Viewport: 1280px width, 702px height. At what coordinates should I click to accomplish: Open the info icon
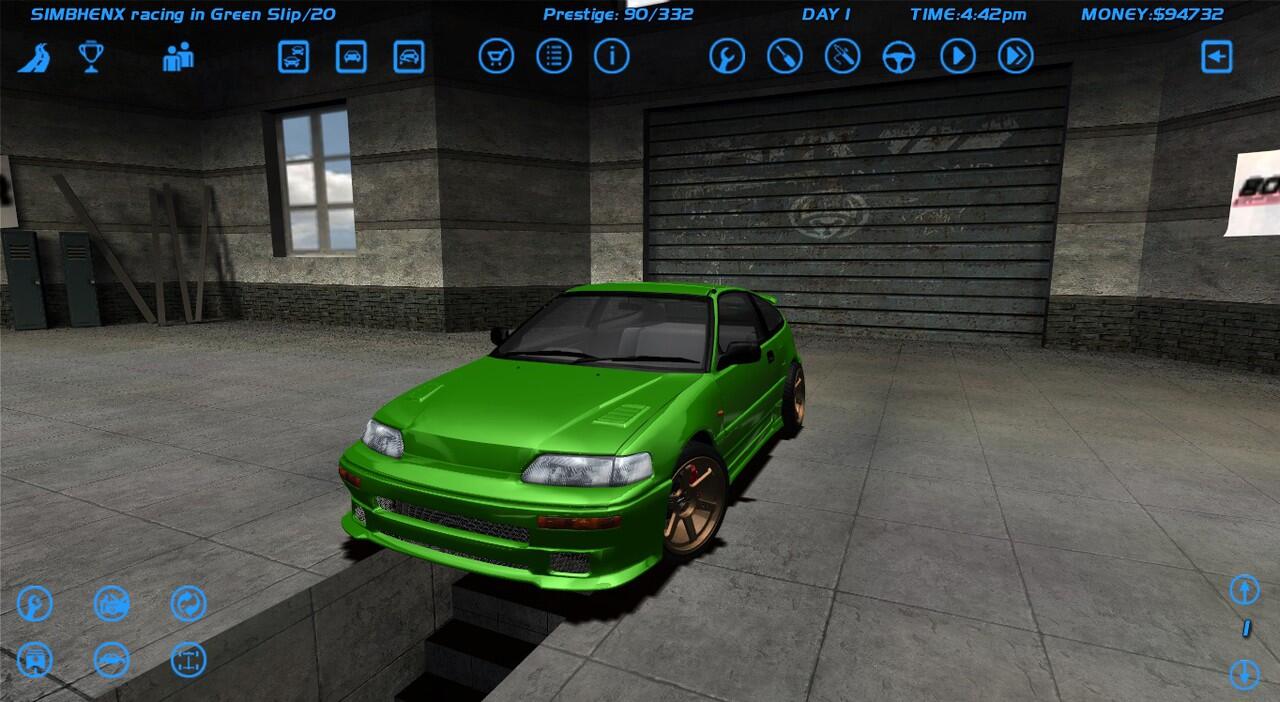[612, 57]
